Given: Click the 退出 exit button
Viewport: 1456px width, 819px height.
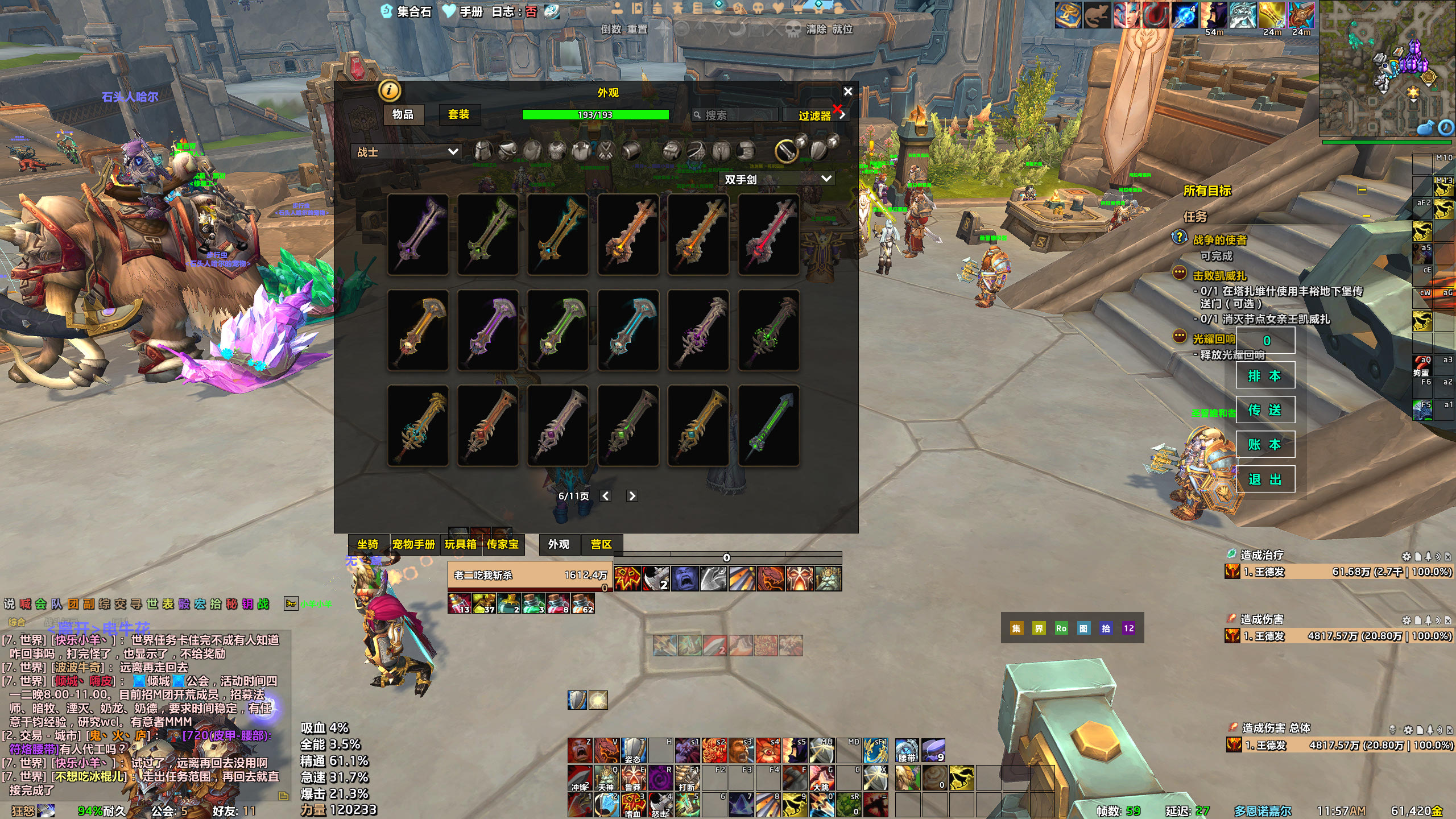Looking at the screenshot, I should 1265,479.
